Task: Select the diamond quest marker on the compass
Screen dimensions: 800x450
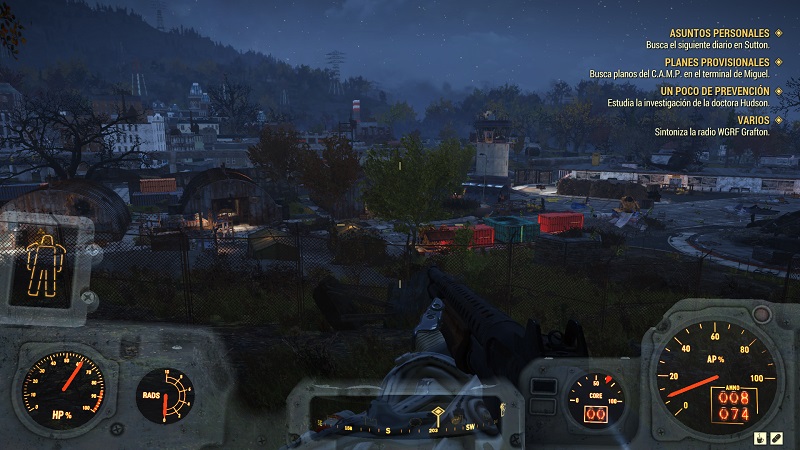Action: click(x=436, y=414)
